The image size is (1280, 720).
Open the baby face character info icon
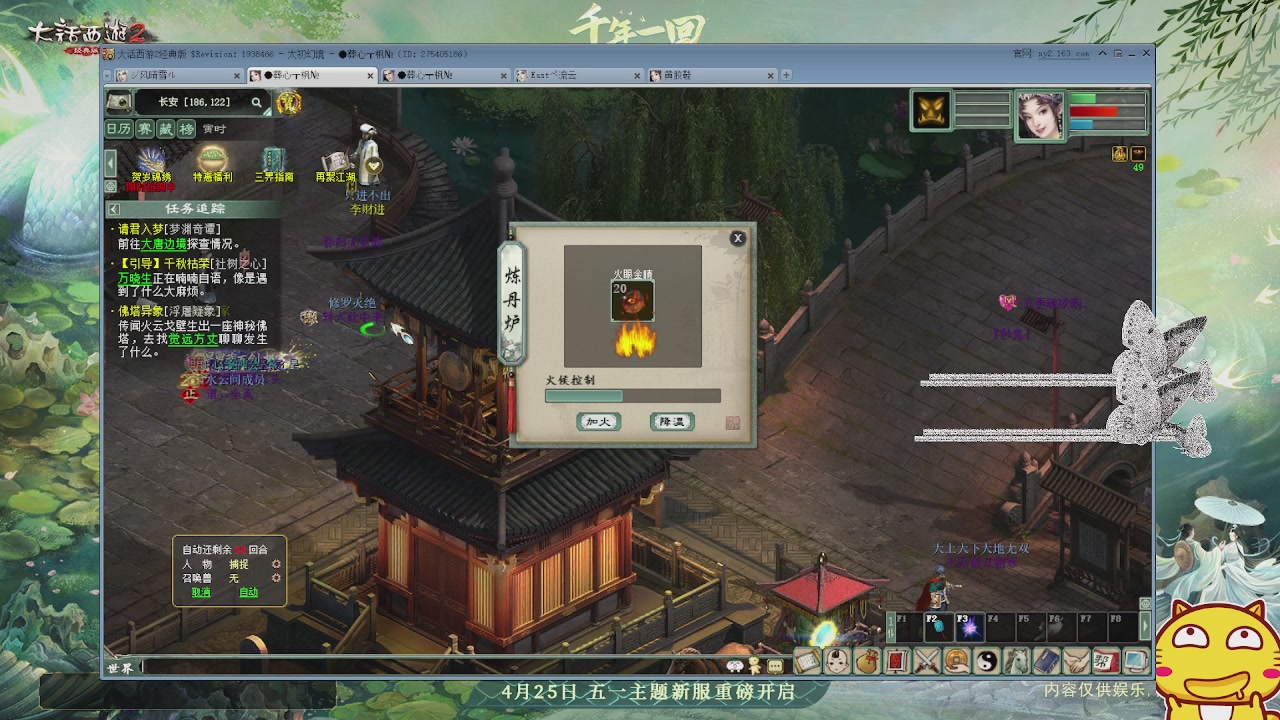tap(839, 661)
